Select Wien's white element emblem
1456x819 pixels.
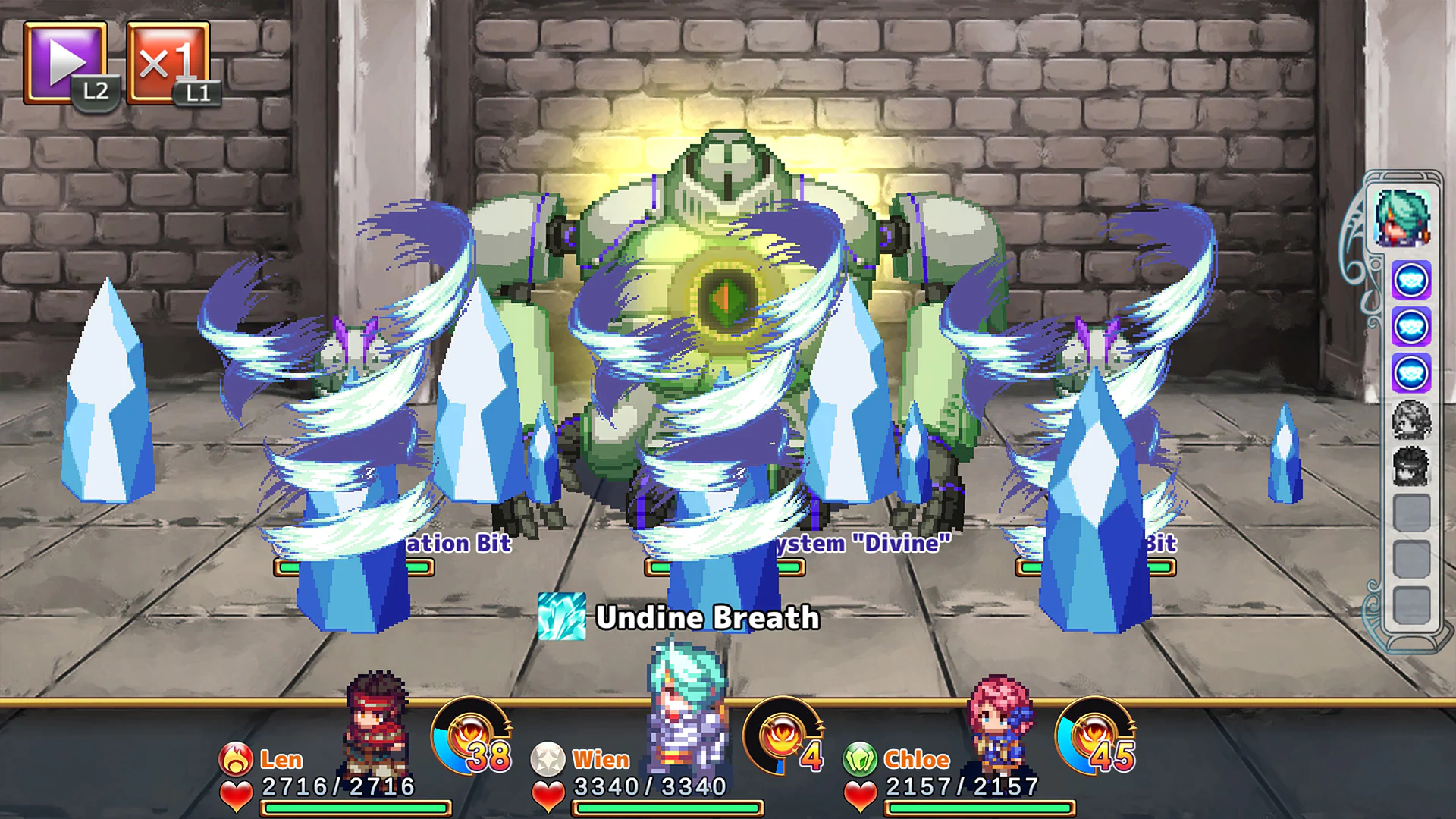tap(549, 758)
